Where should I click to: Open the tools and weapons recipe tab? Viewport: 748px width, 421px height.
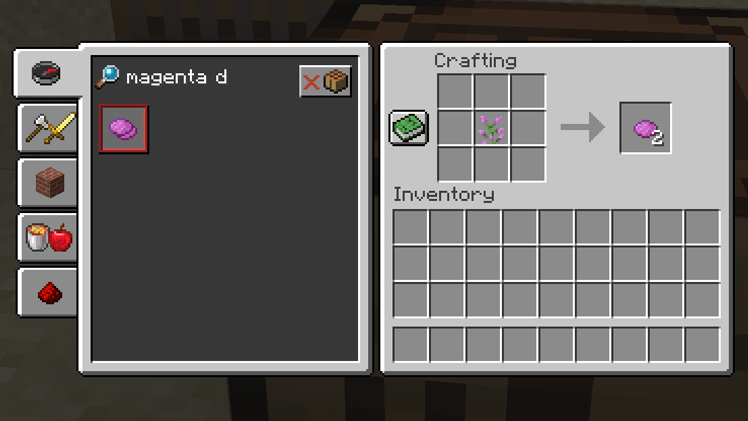tap(48, 128)
